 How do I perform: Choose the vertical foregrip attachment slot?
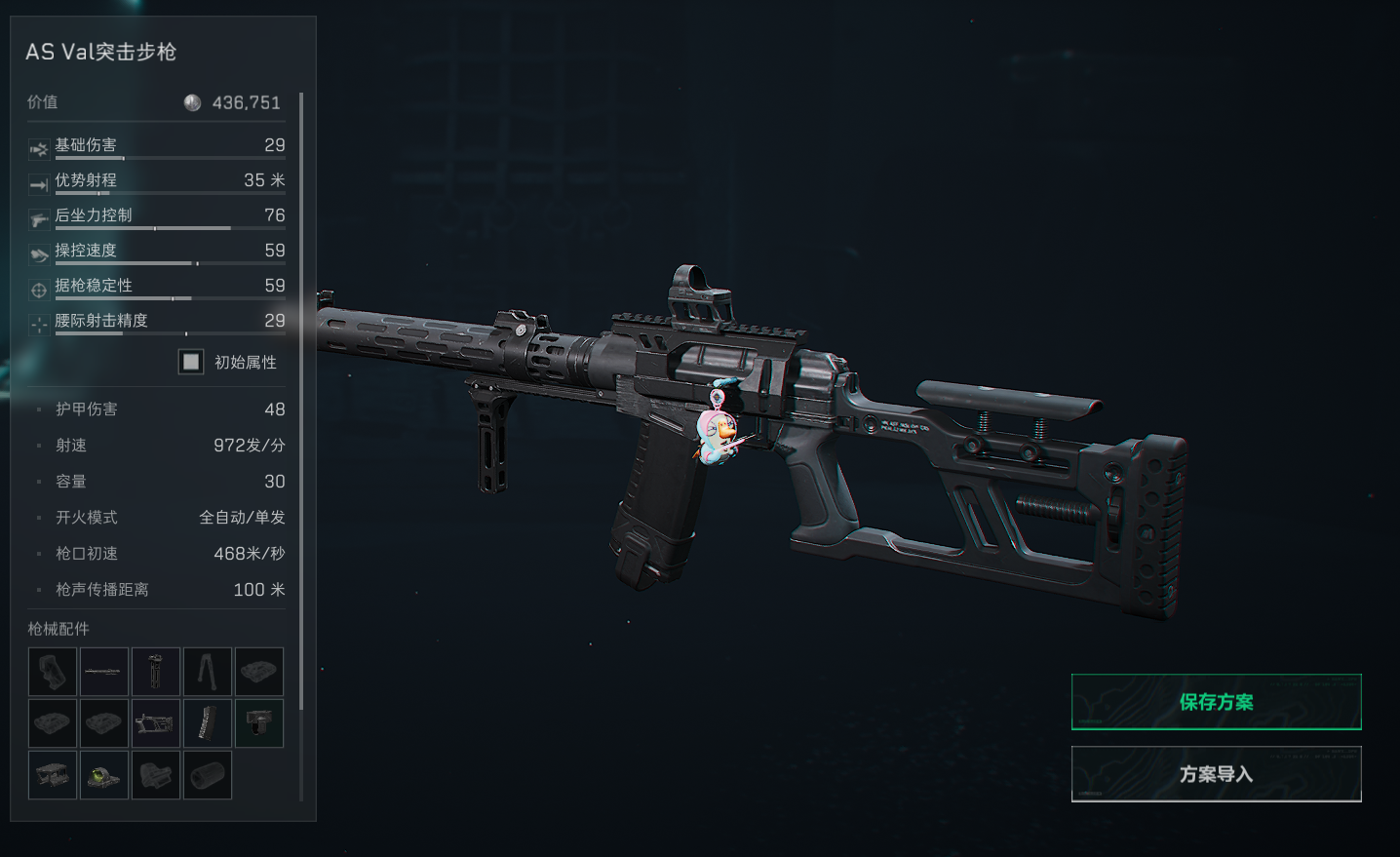[x=156, y=672]
